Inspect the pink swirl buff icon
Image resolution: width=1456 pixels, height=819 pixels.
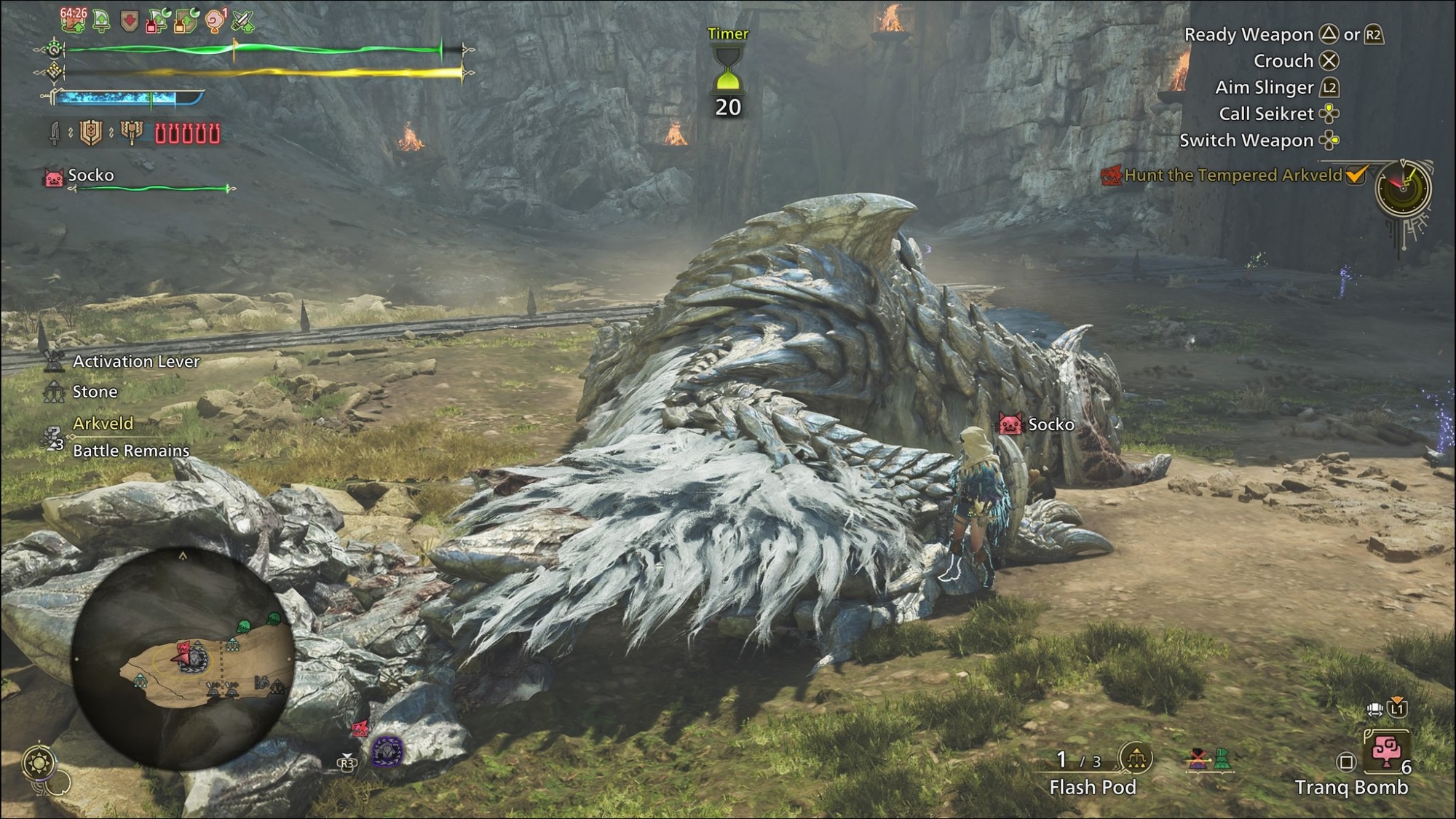coord(215,21)
